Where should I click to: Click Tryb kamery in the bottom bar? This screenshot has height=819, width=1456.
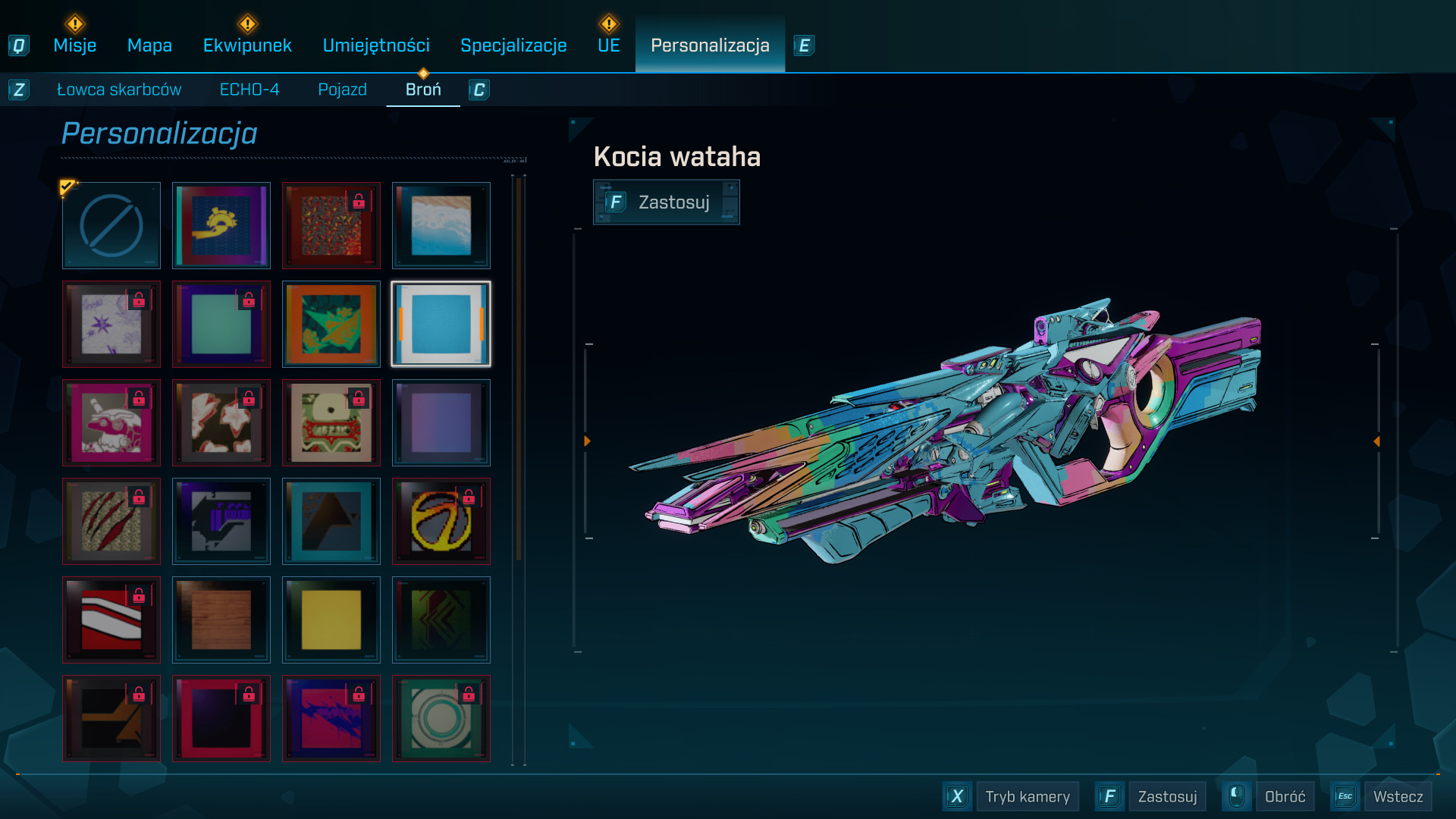1027,796
